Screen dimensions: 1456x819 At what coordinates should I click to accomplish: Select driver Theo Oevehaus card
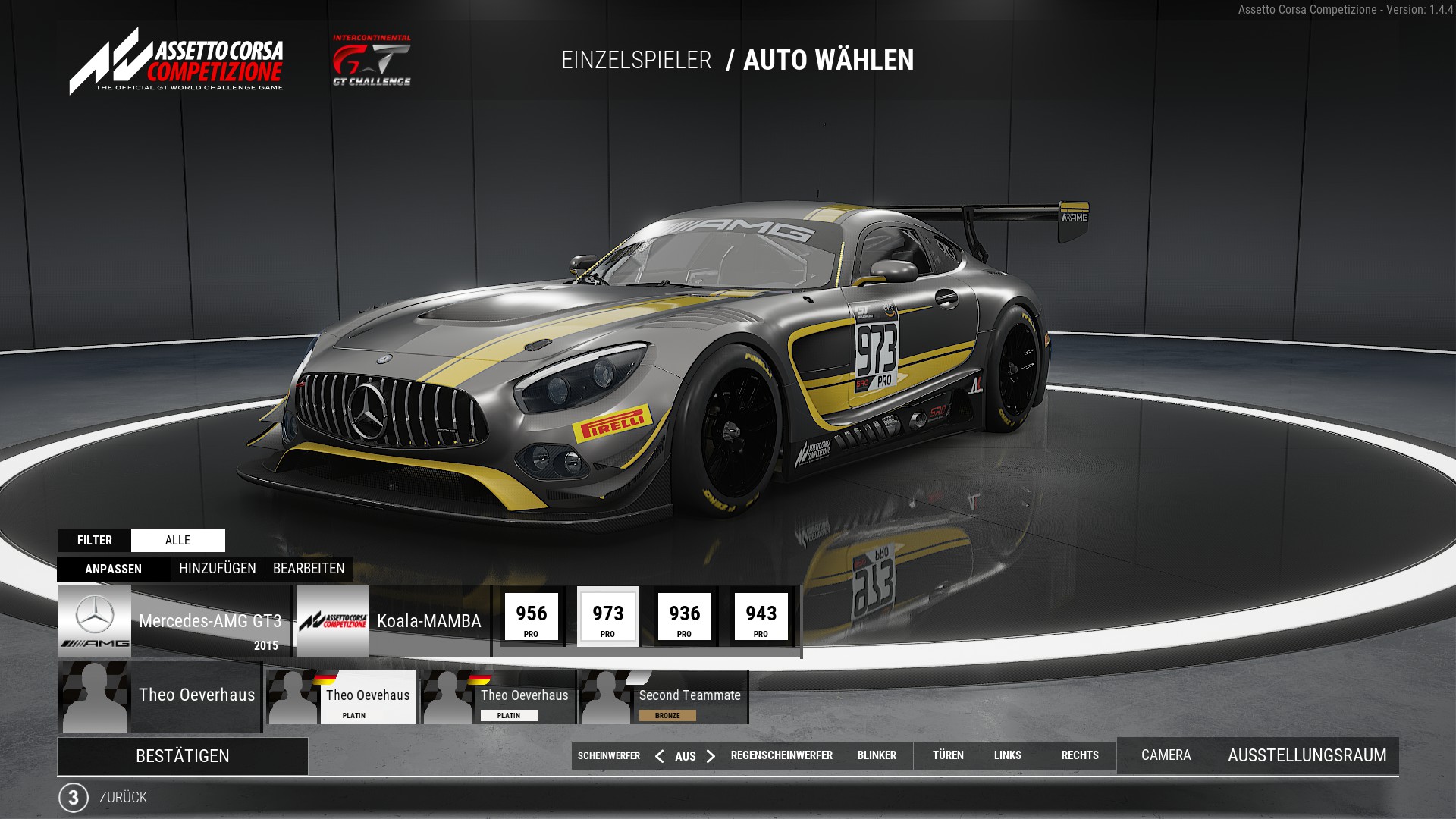(342, 697)
